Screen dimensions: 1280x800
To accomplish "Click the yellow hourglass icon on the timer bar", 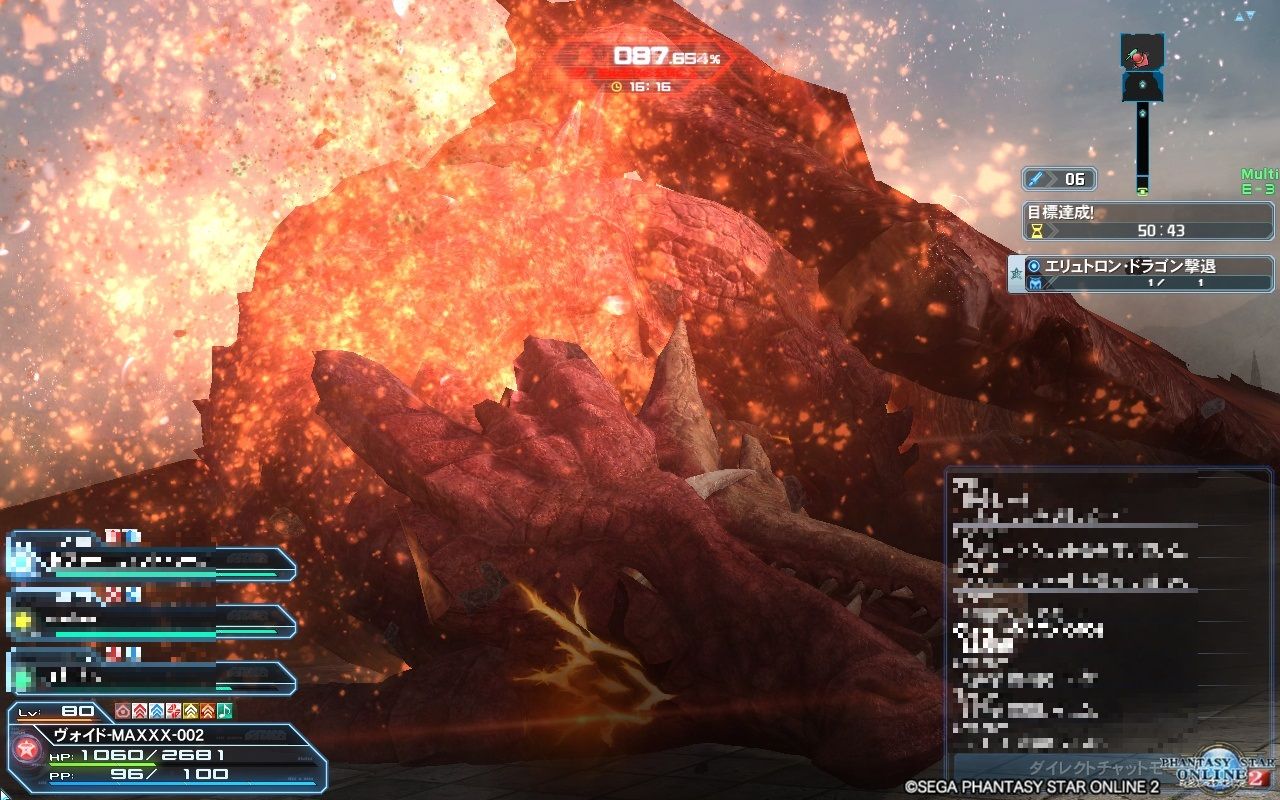I will 1036,231.
